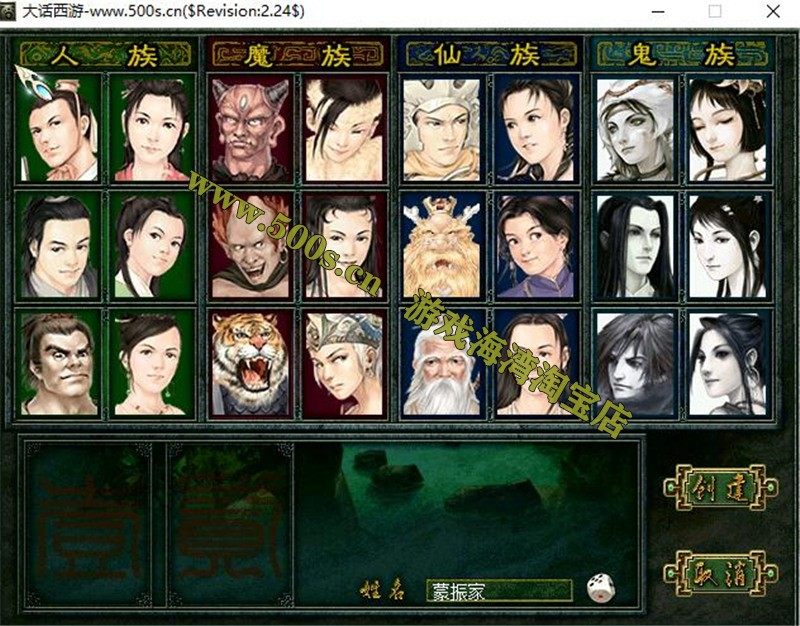800x626 pixels.
Task: Select the immortal girl in purple dress
Action: 535,245
